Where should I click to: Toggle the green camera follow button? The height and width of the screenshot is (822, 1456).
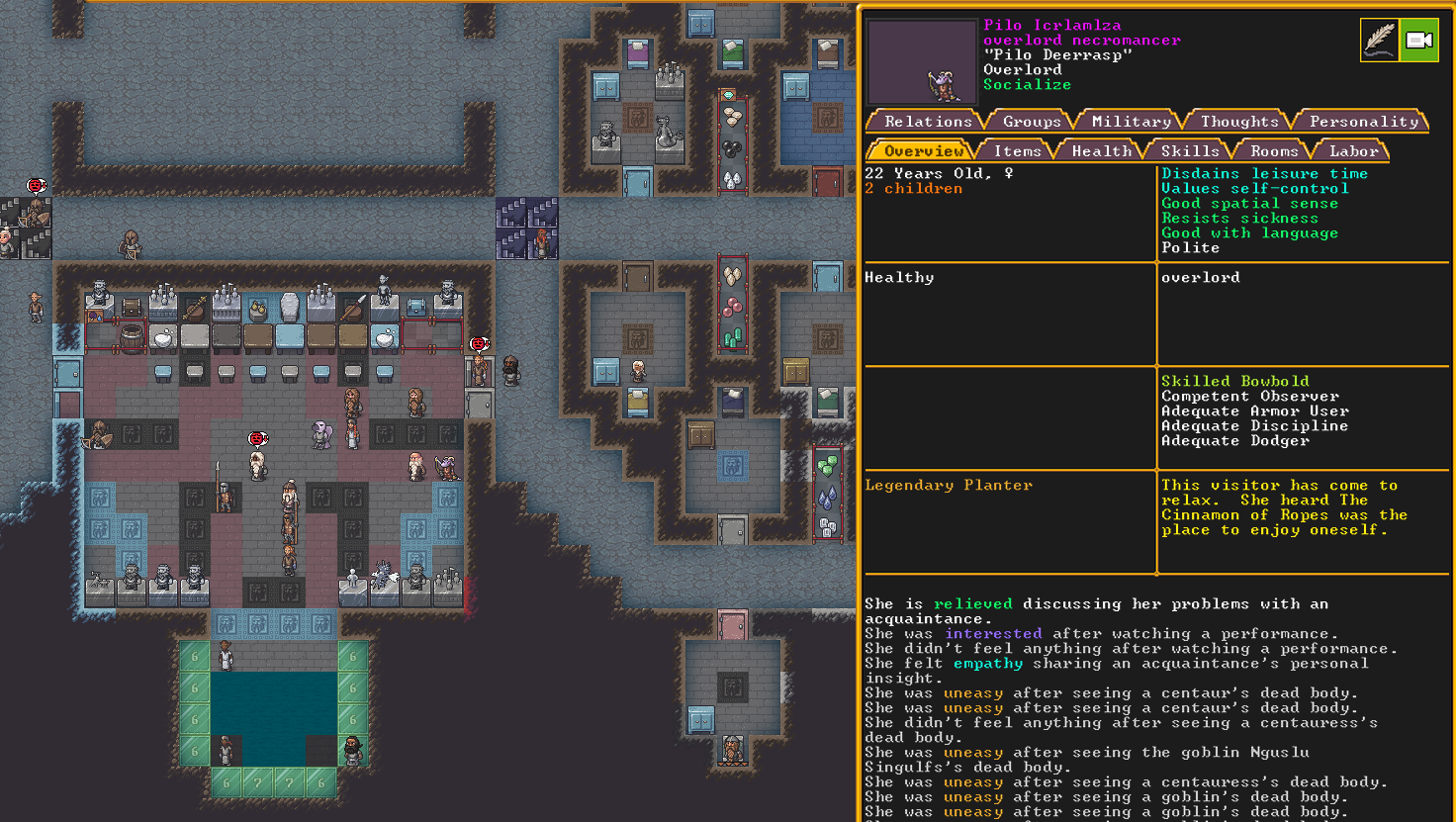(x=1419, y=41)
